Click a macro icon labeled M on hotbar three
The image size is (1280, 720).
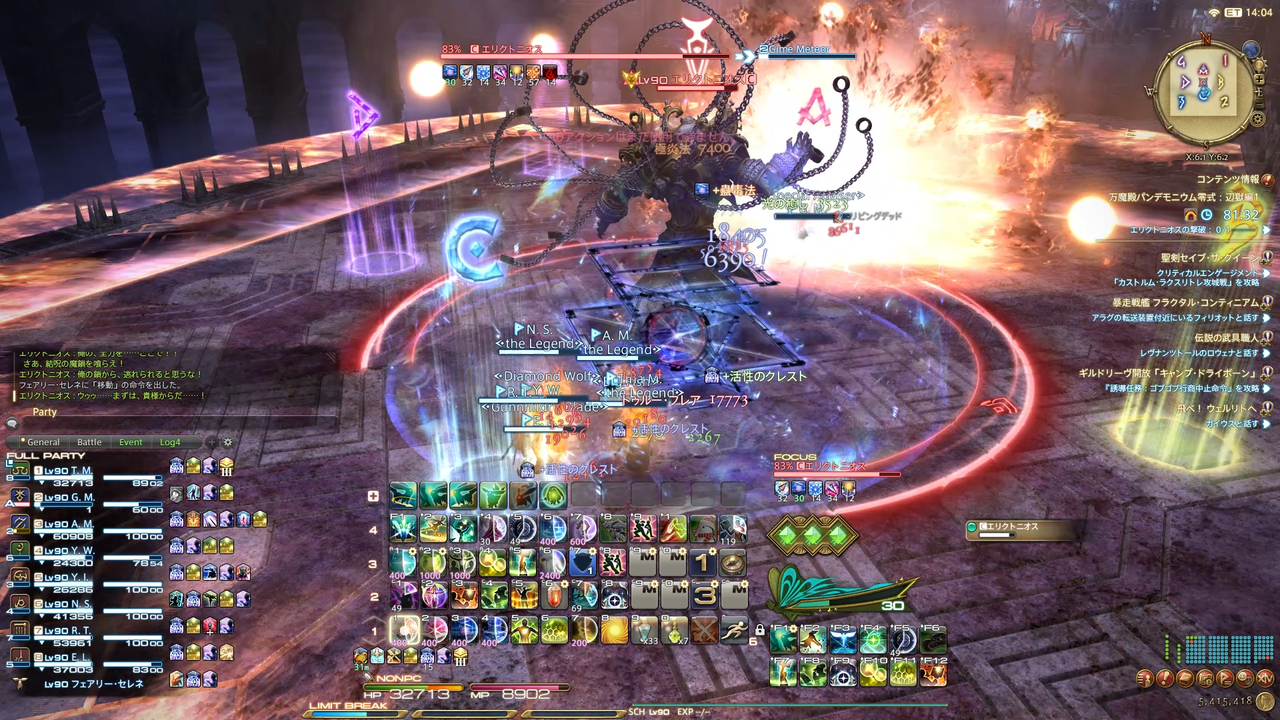pyautogui.click(x=644, y=562)
